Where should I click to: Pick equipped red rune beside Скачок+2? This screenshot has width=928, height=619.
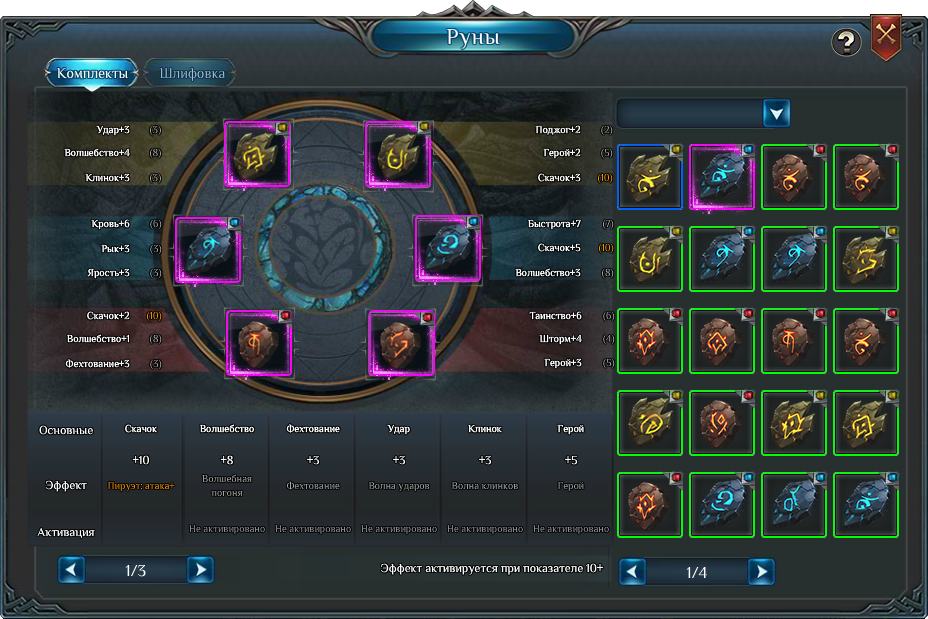pos(258,343)
